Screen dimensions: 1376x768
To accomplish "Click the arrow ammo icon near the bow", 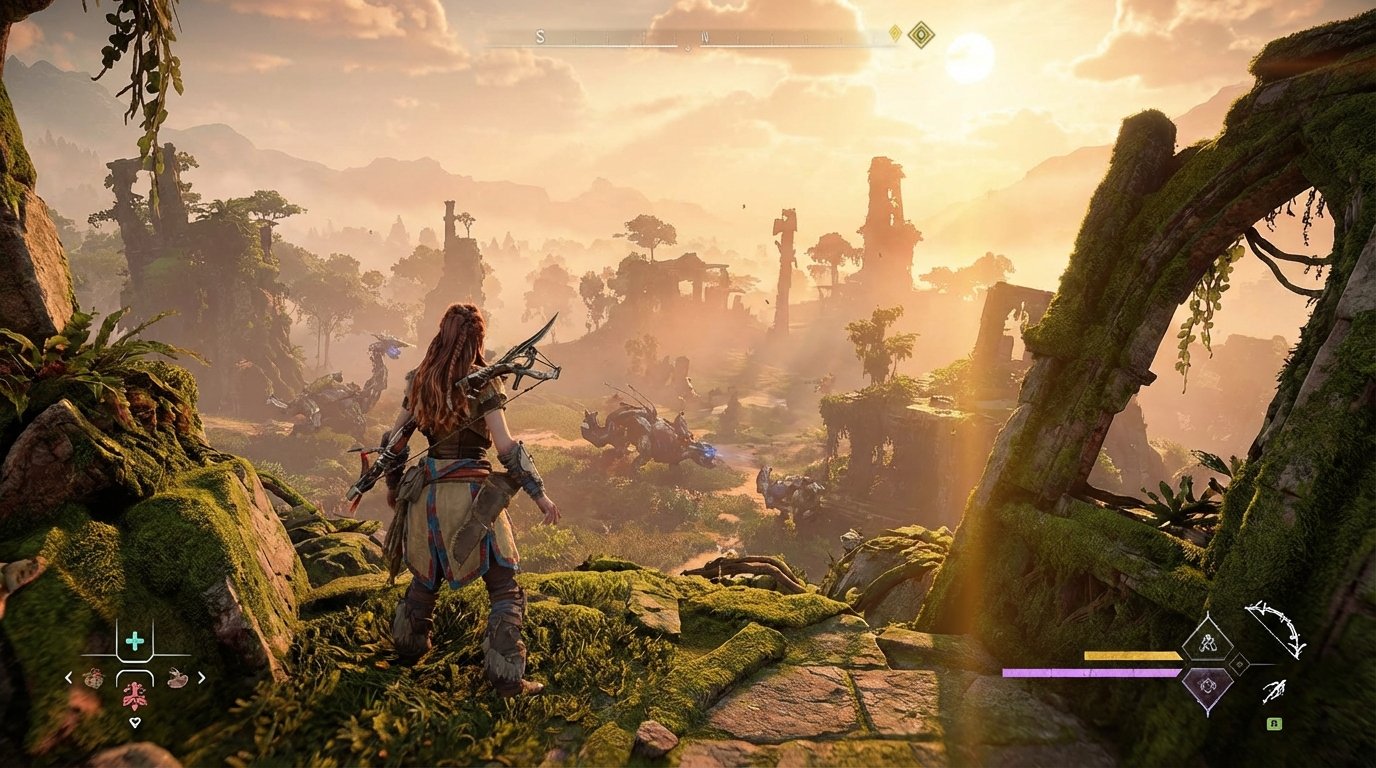I will pos(1273,692).
